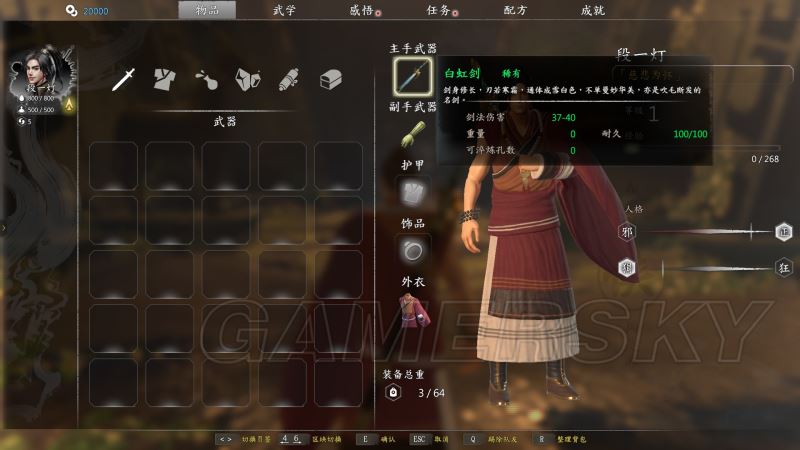Filter inventory by the robe armor category

(165, 79)
